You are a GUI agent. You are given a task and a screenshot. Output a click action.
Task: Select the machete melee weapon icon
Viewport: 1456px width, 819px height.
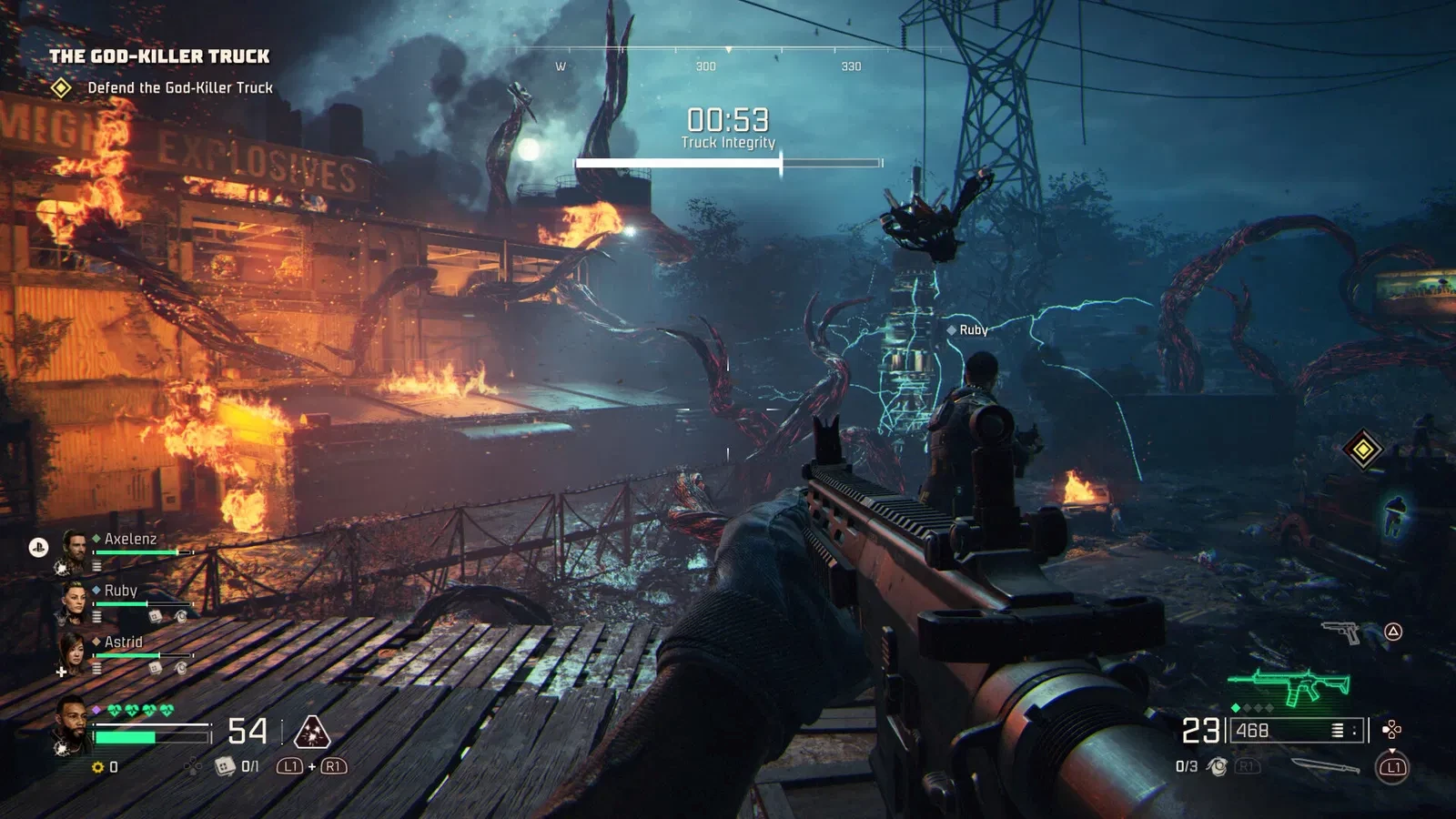[x=1325, y=767]
